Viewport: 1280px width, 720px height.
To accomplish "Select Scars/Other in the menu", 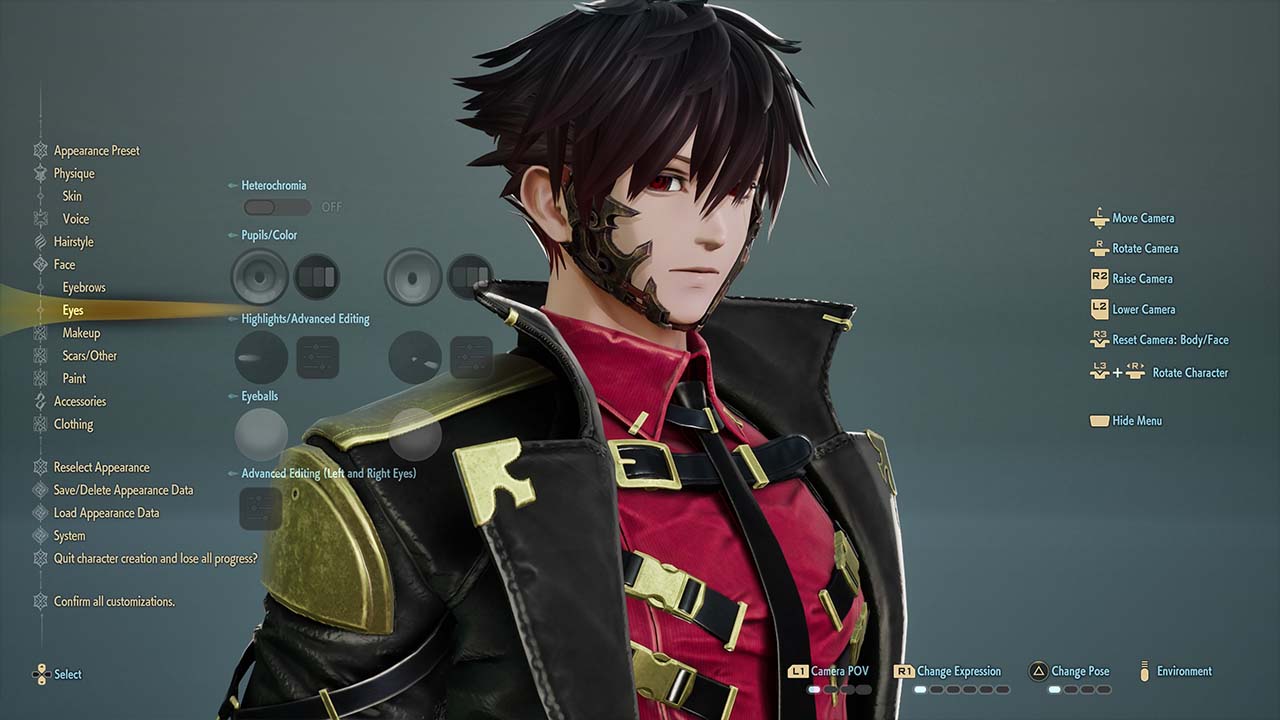I will (89, 356).
